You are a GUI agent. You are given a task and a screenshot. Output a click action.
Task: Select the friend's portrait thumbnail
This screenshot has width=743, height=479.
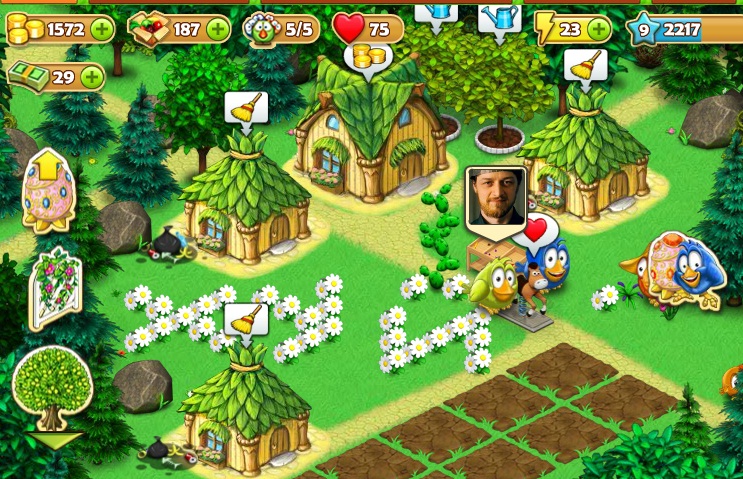[x=495, y=196]
